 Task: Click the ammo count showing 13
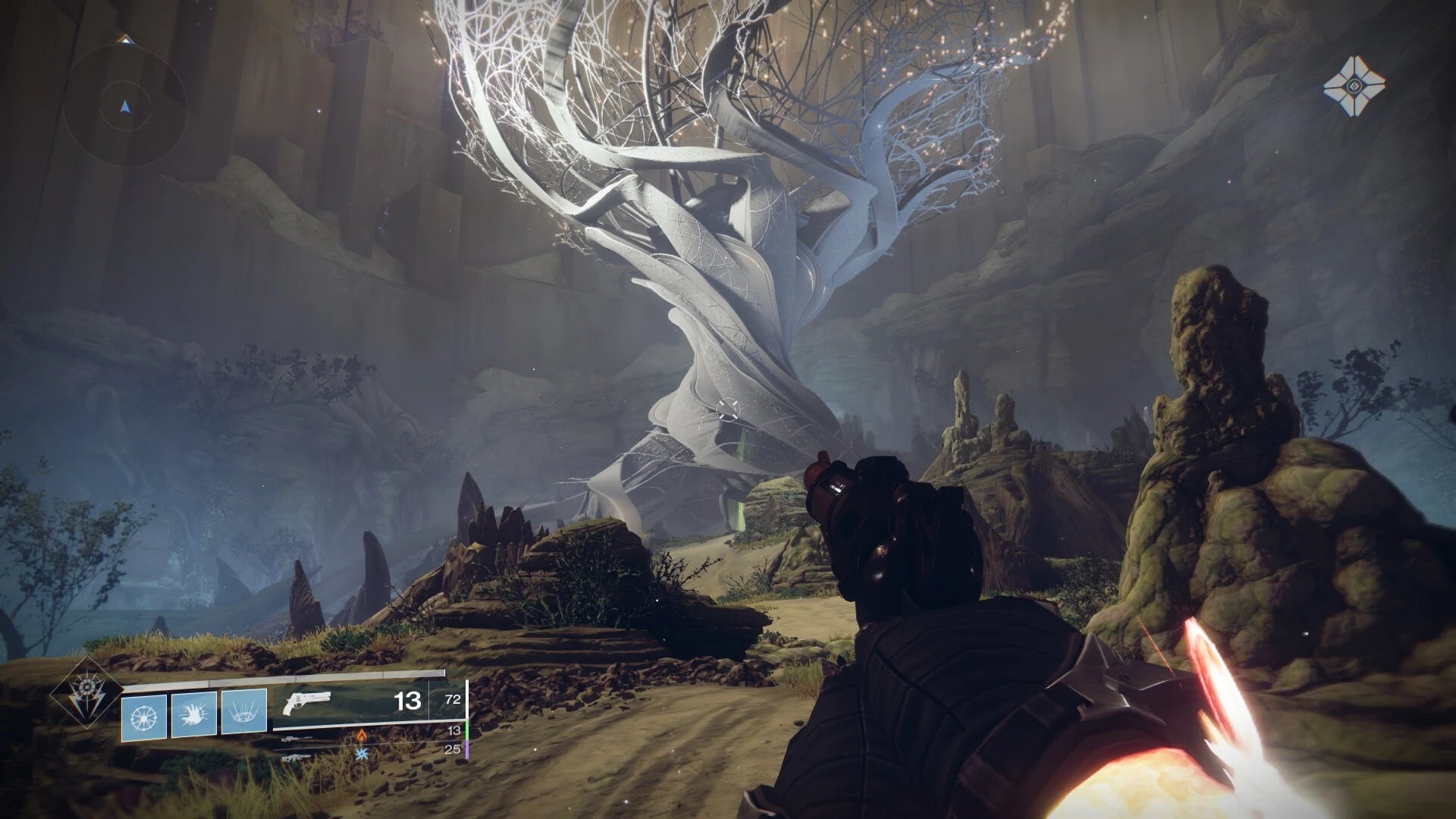tap(406, 699)
